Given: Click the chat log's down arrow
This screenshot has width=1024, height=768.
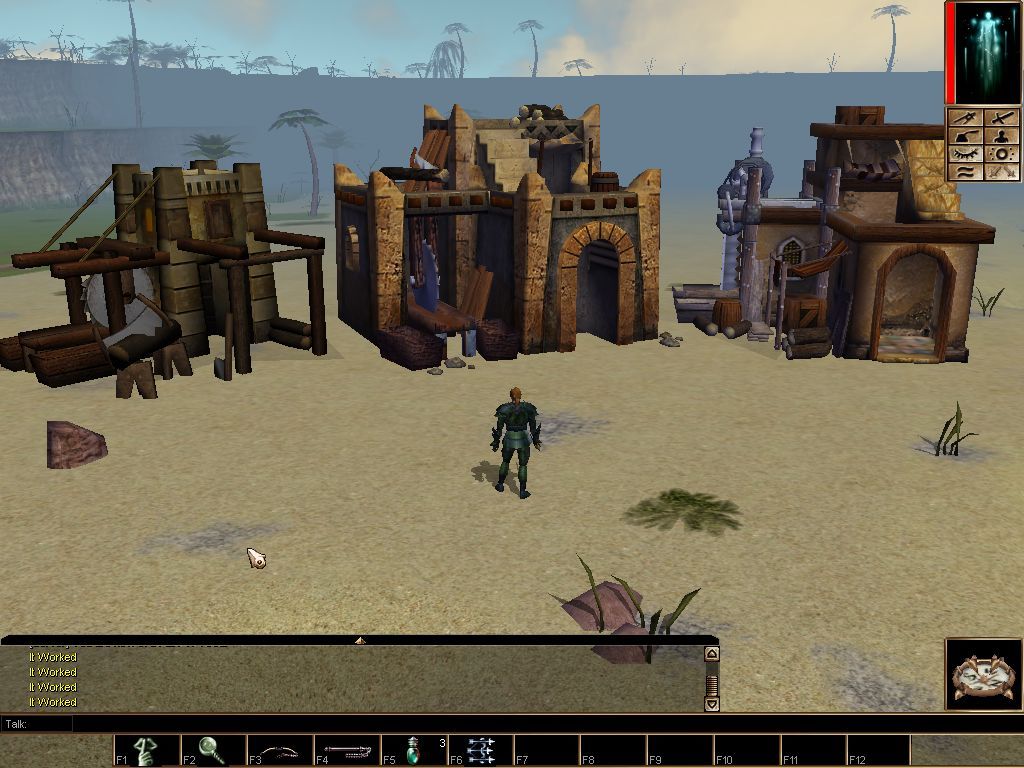Looking at the screenshot, I should click(x=711, y=703).
